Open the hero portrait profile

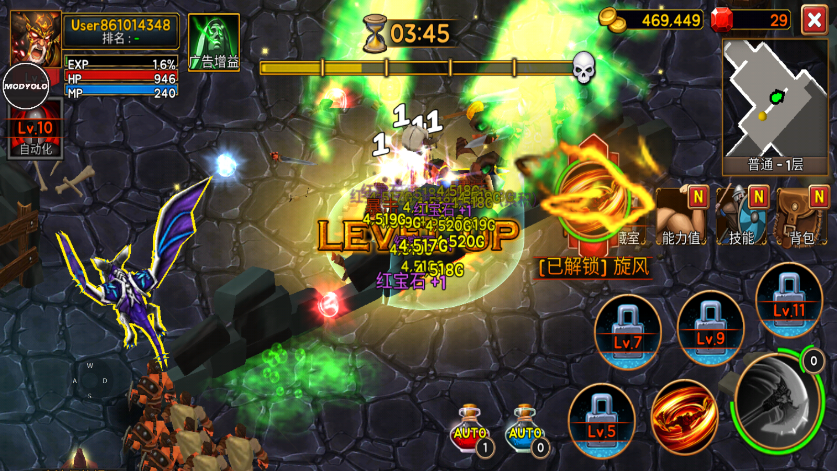pyautogui.click(x=35, y=36)
